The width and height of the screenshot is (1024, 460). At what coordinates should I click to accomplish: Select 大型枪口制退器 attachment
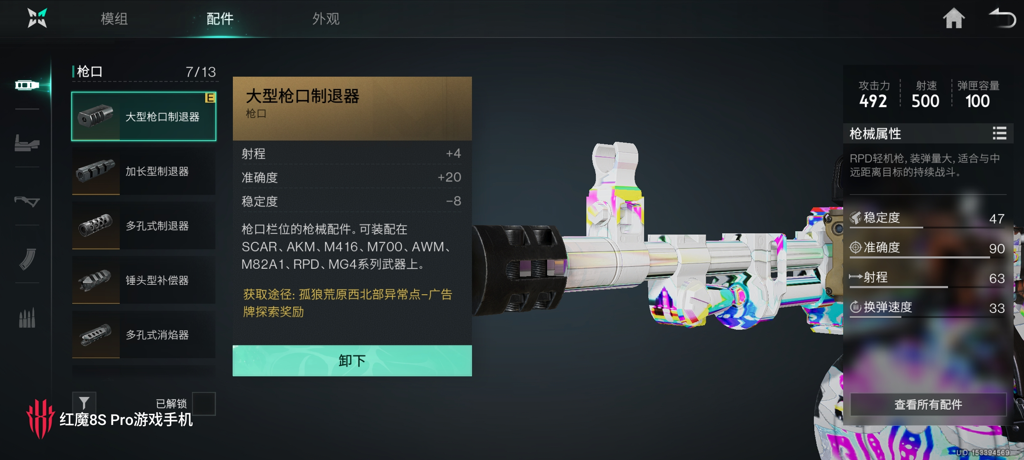tap(143, 117)
